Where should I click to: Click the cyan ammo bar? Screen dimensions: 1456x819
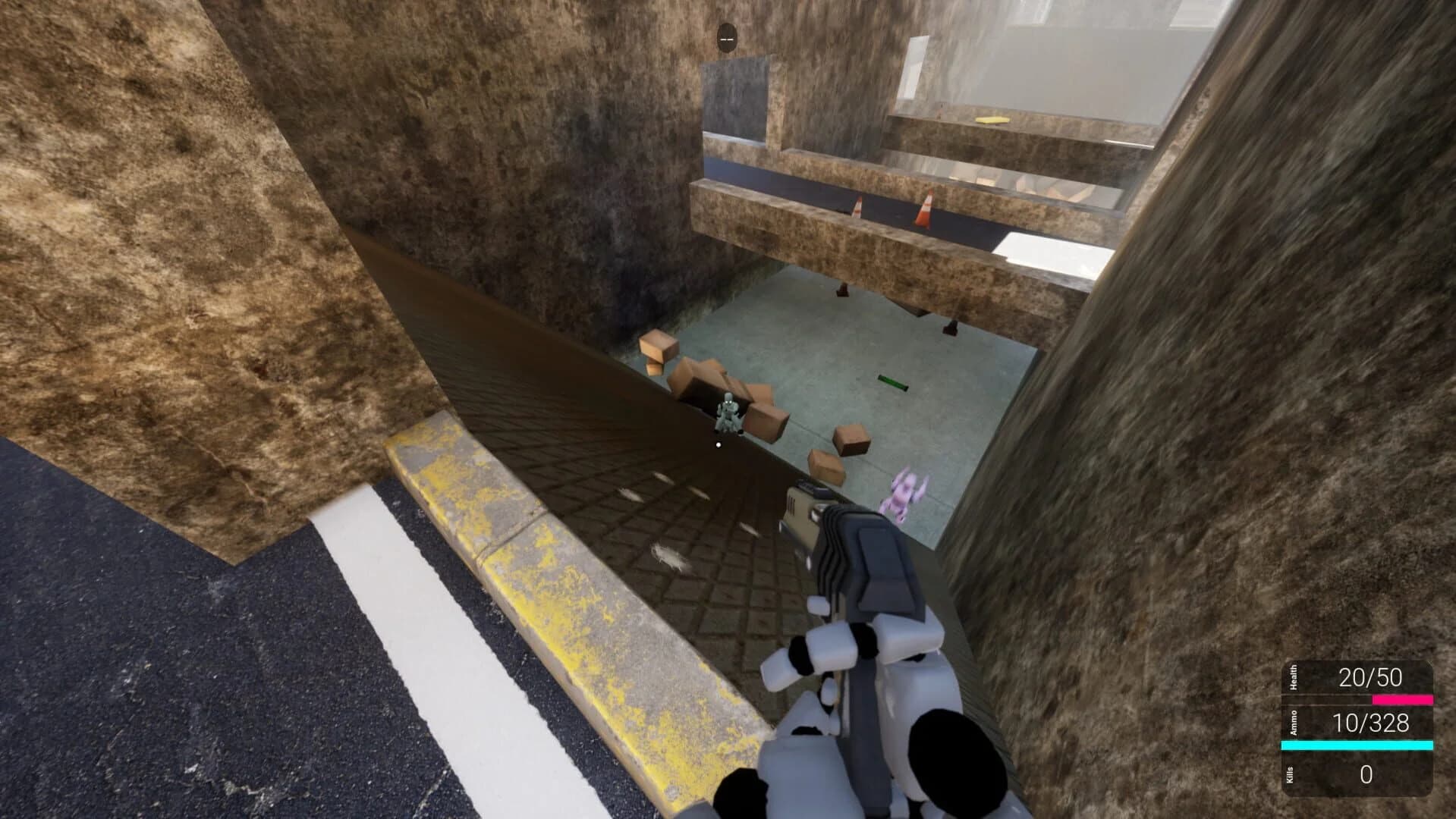point(1358,745)
